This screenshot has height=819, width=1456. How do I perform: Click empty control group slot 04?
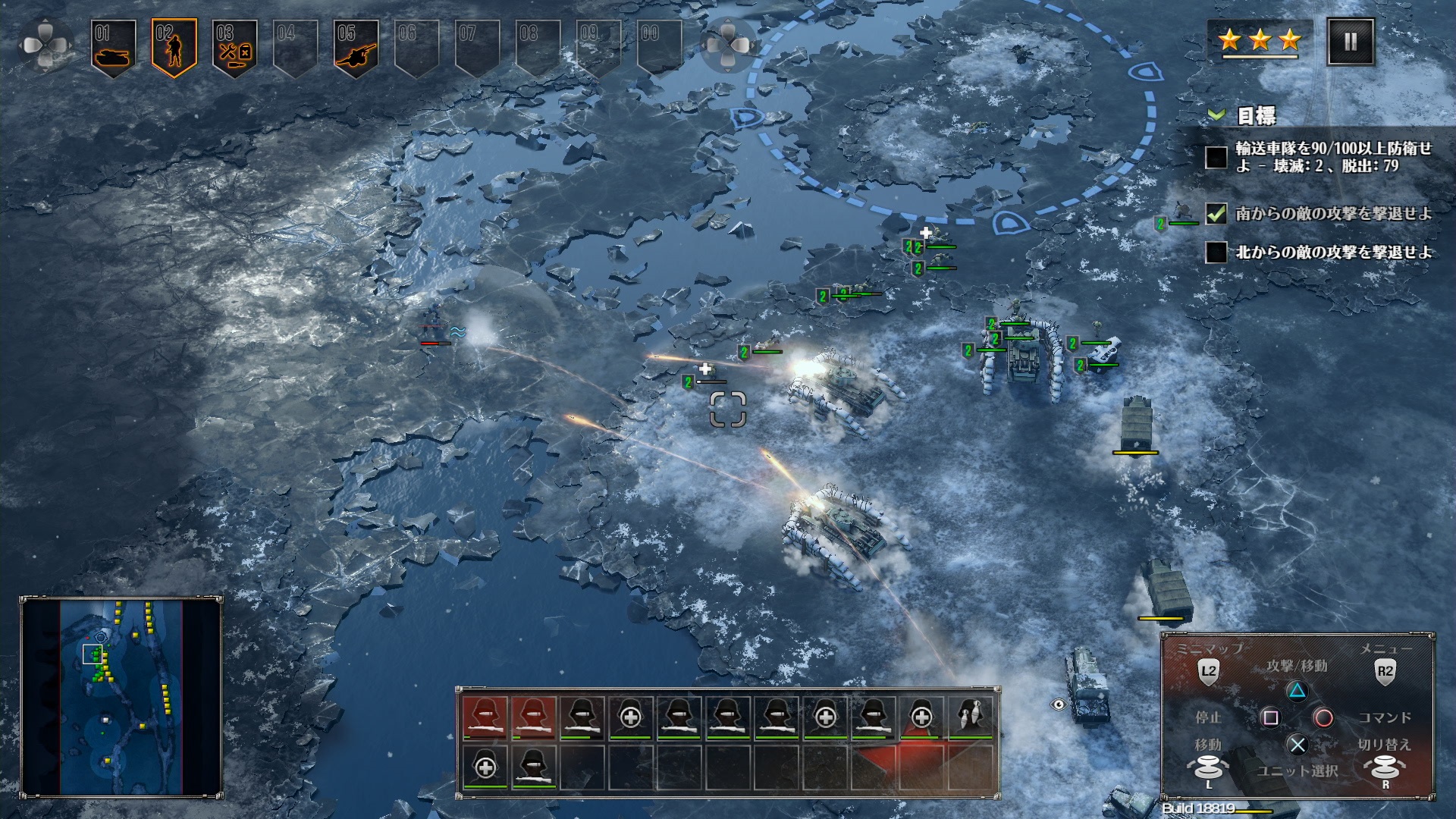pos(295,46)
